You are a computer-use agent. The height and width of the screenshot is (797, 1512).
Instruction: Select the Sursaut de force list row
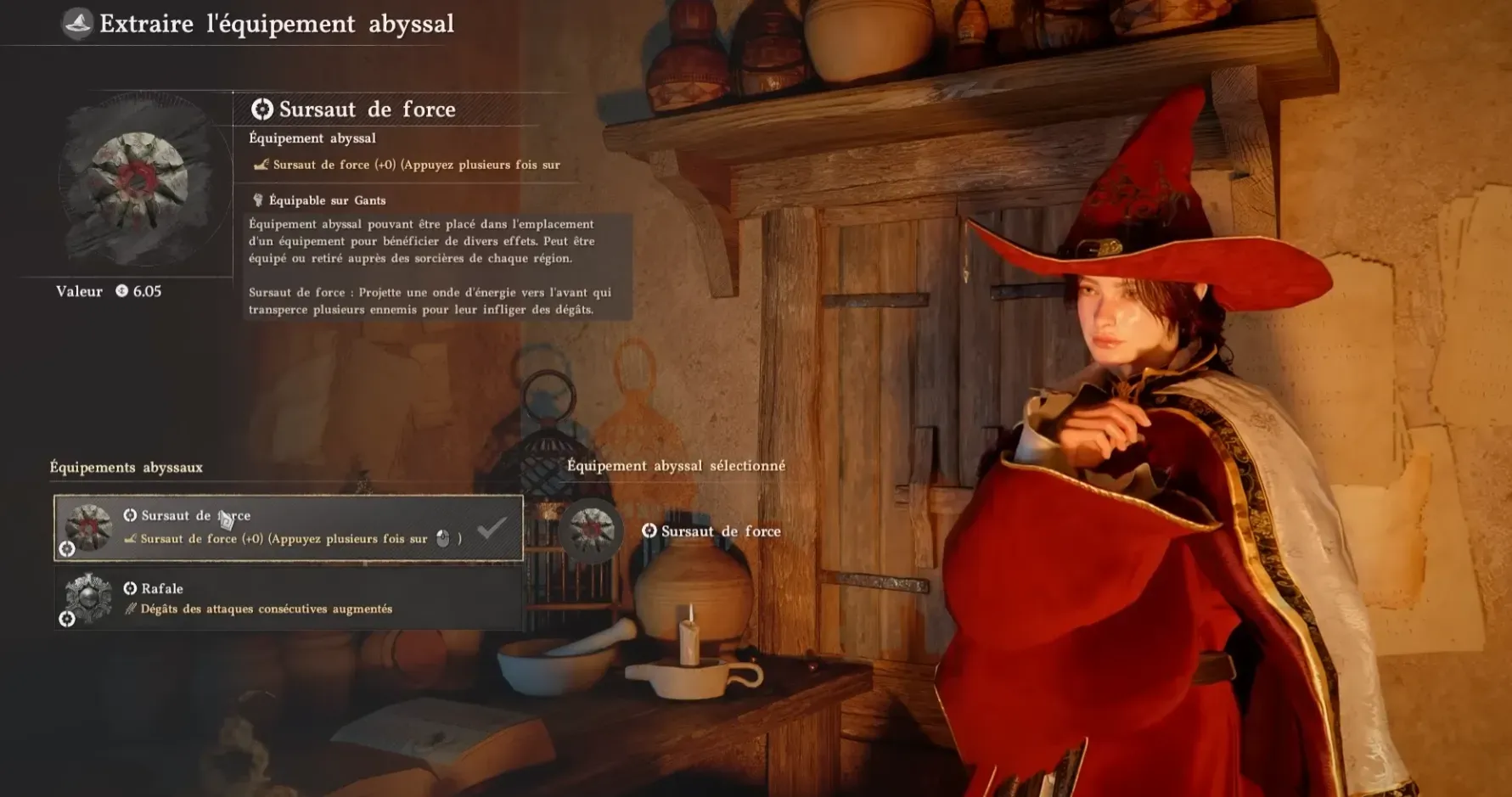(x=289, y=528)
